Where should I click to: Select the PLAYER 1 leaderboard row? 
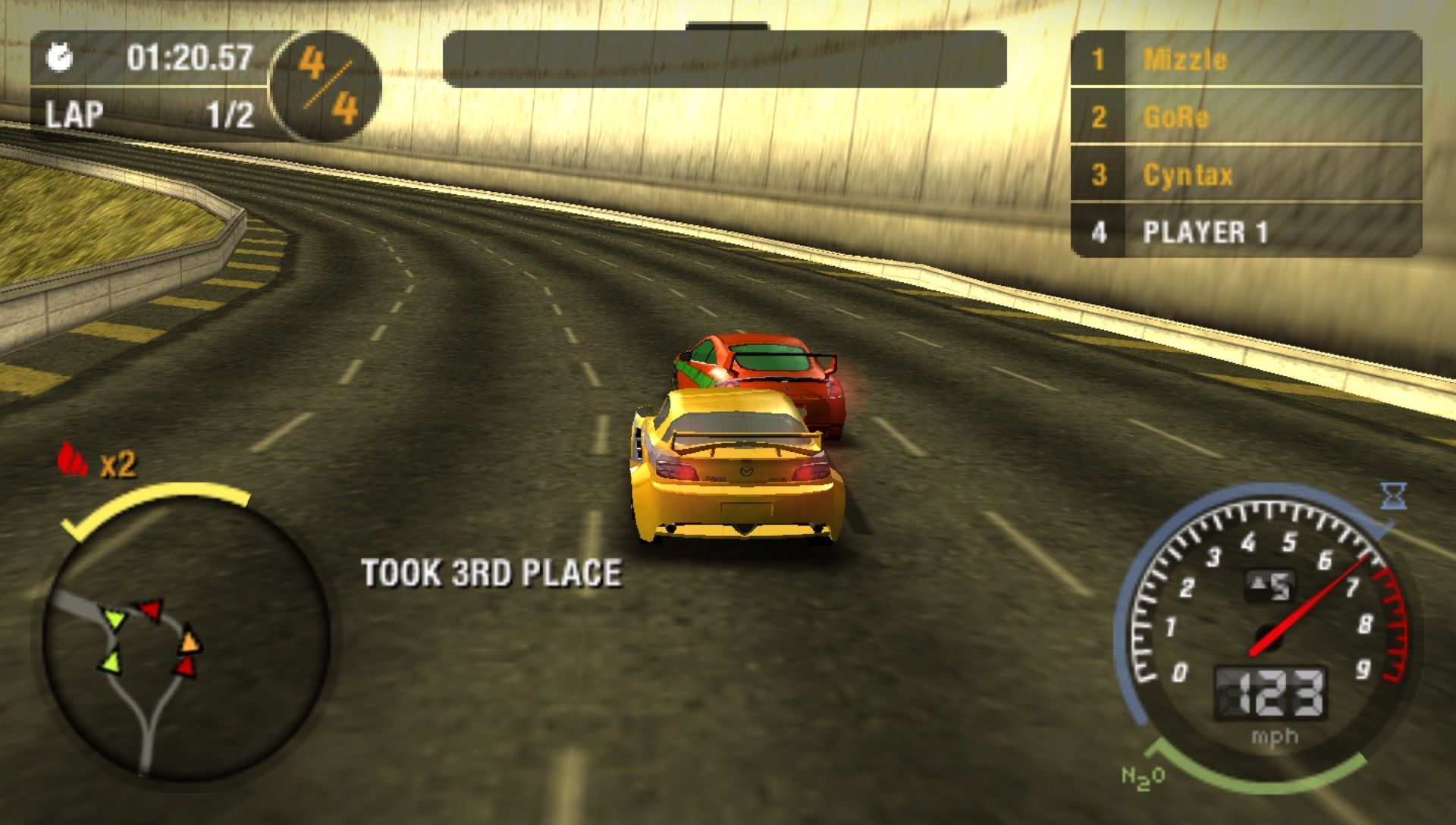1245,232
